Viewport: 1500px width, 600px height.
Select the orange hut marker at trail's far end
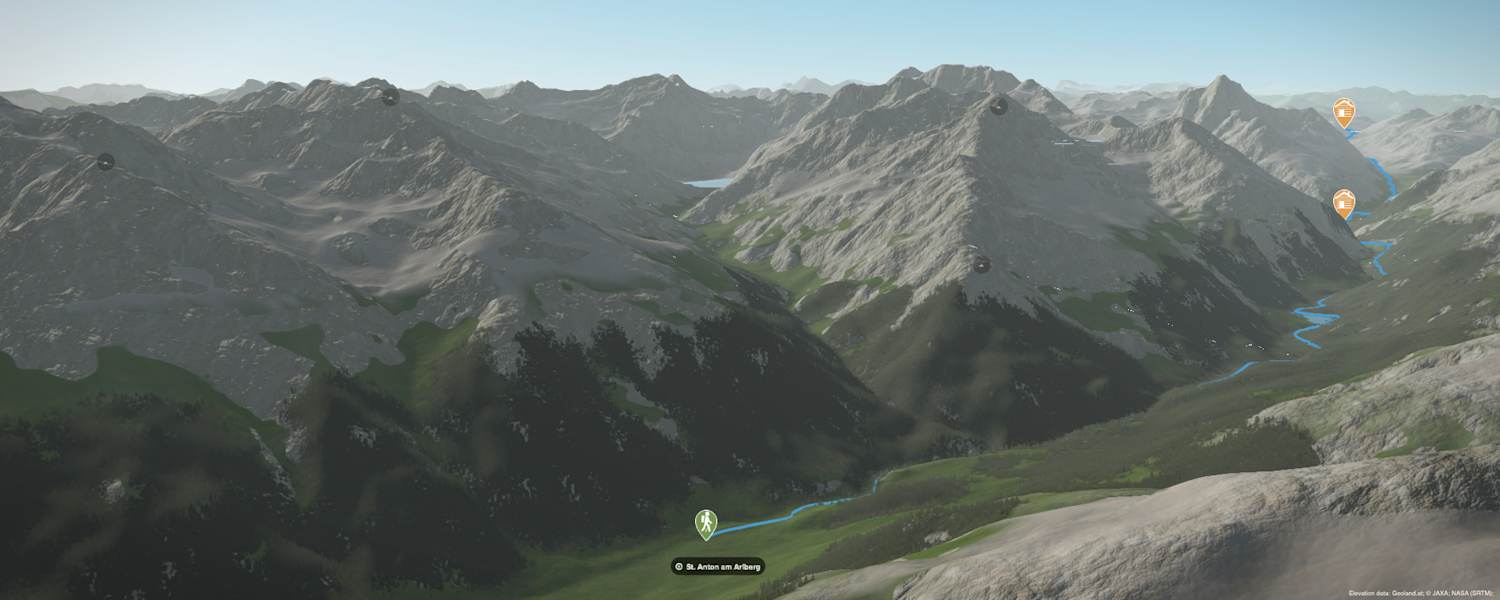coord(1343,111)
